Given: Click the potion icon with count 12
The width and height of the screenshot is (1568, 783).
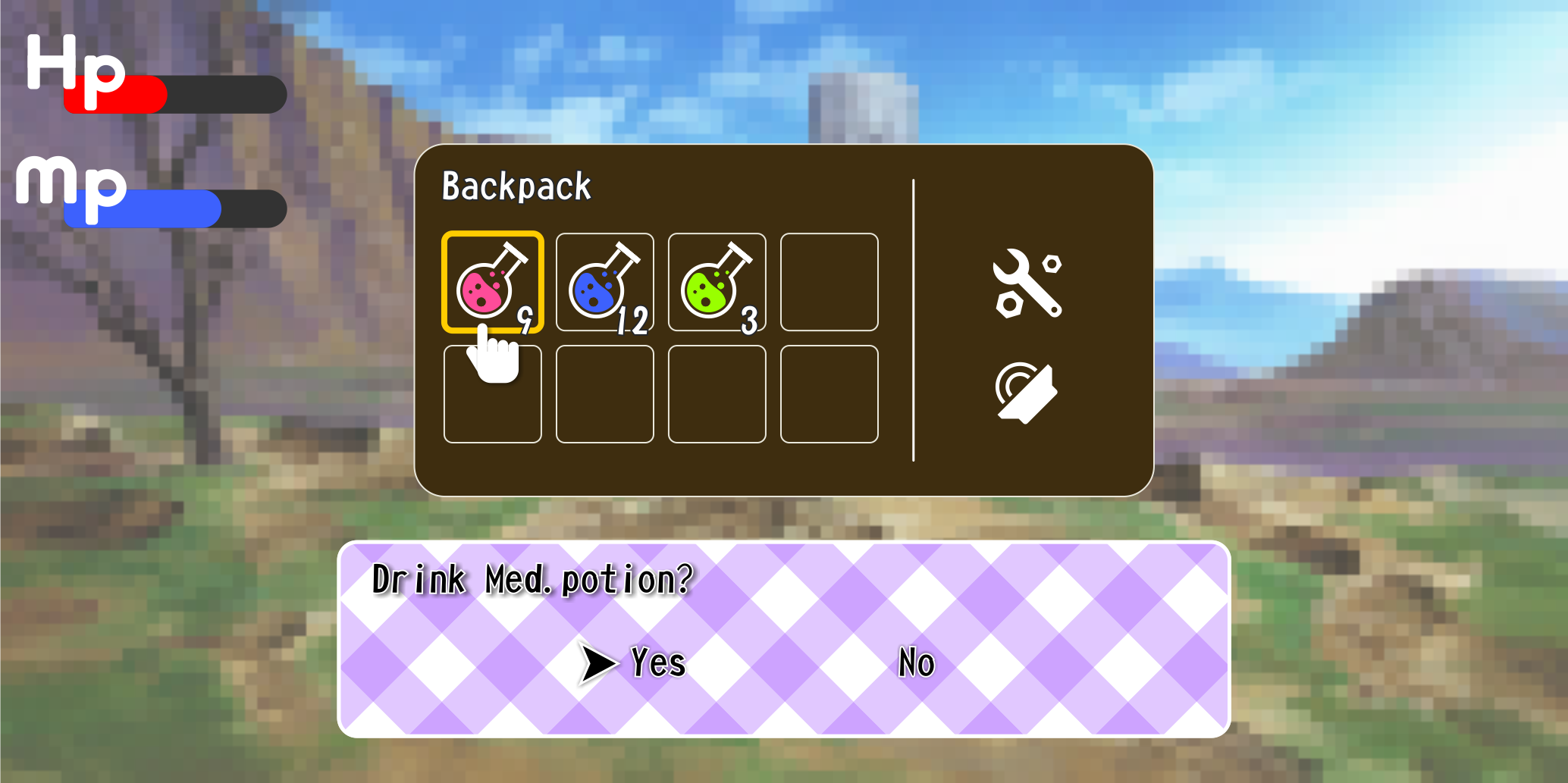Looking at the screenshot, I should 604,282.
